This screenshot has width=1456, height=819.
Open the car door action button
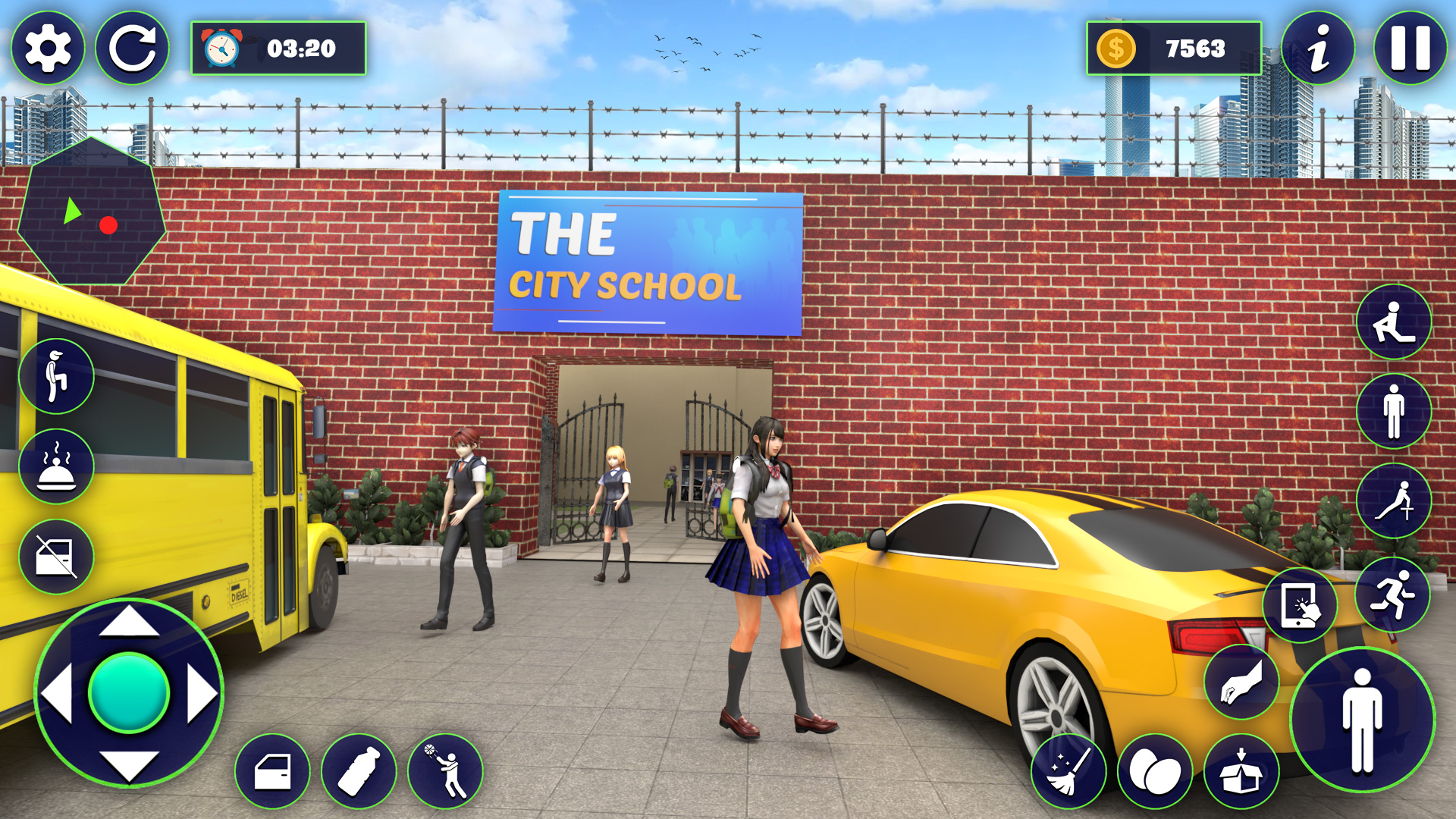tap(273, 772)
